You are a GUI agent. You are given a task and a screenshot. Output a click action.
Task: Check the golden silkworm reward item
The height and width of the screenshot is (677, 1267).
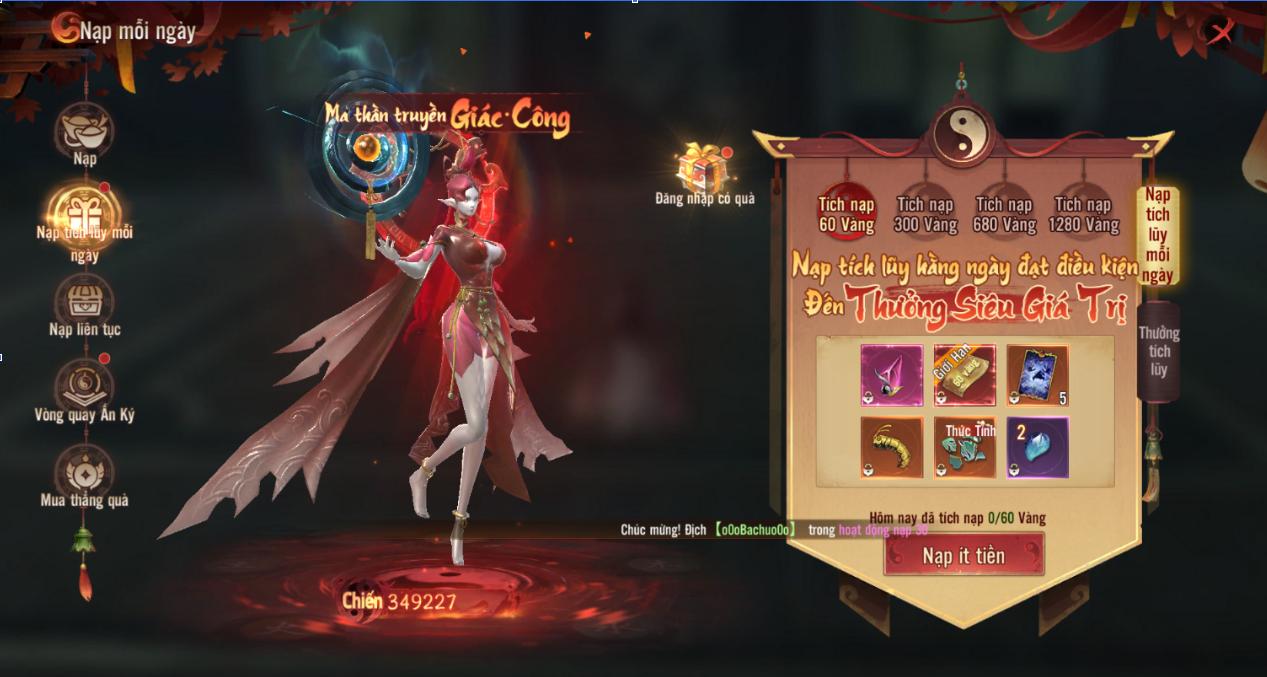[x=892, y=447]
